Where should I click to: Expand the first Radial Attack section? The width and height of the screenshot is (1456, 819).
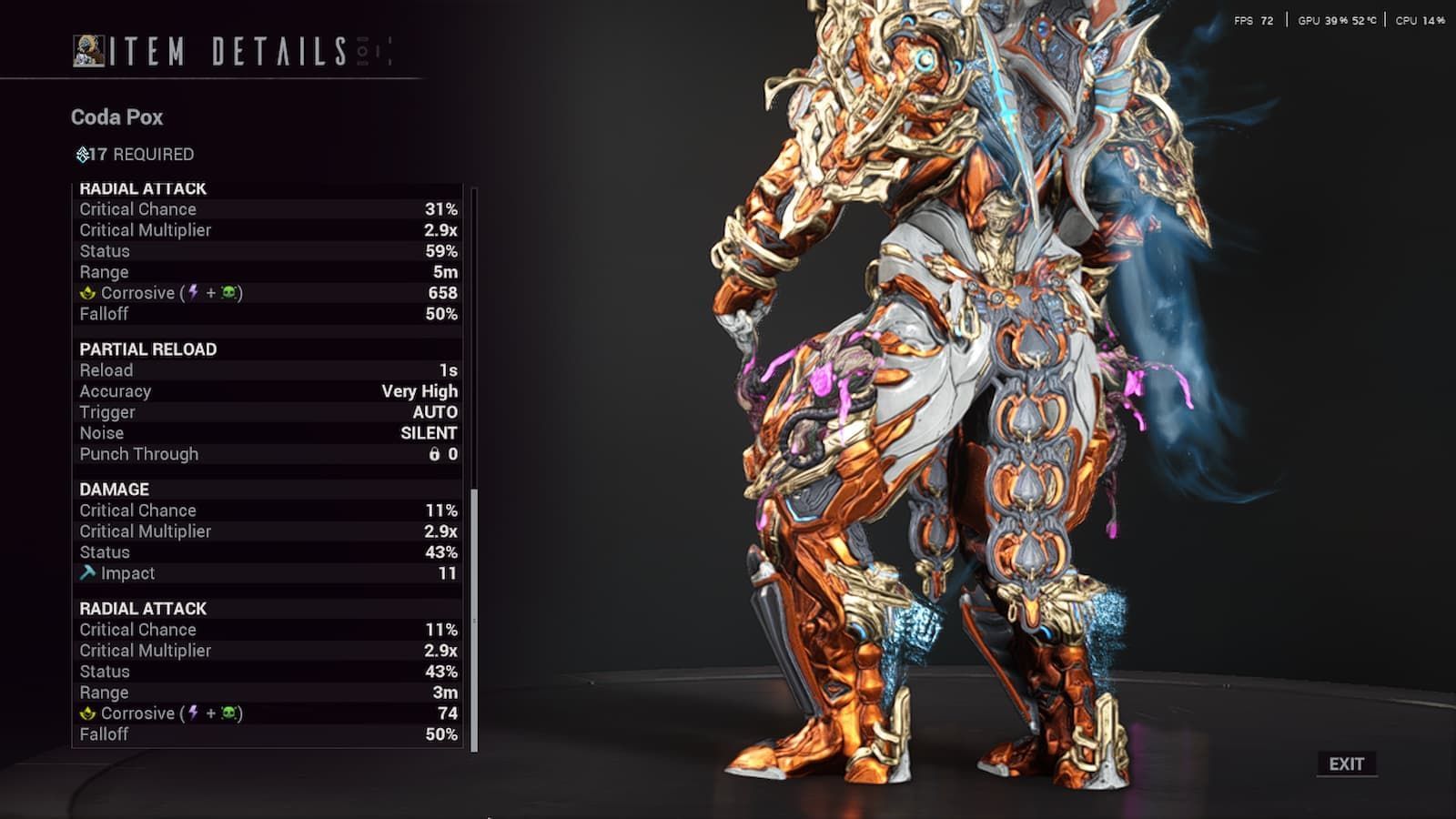click(144, 189)
